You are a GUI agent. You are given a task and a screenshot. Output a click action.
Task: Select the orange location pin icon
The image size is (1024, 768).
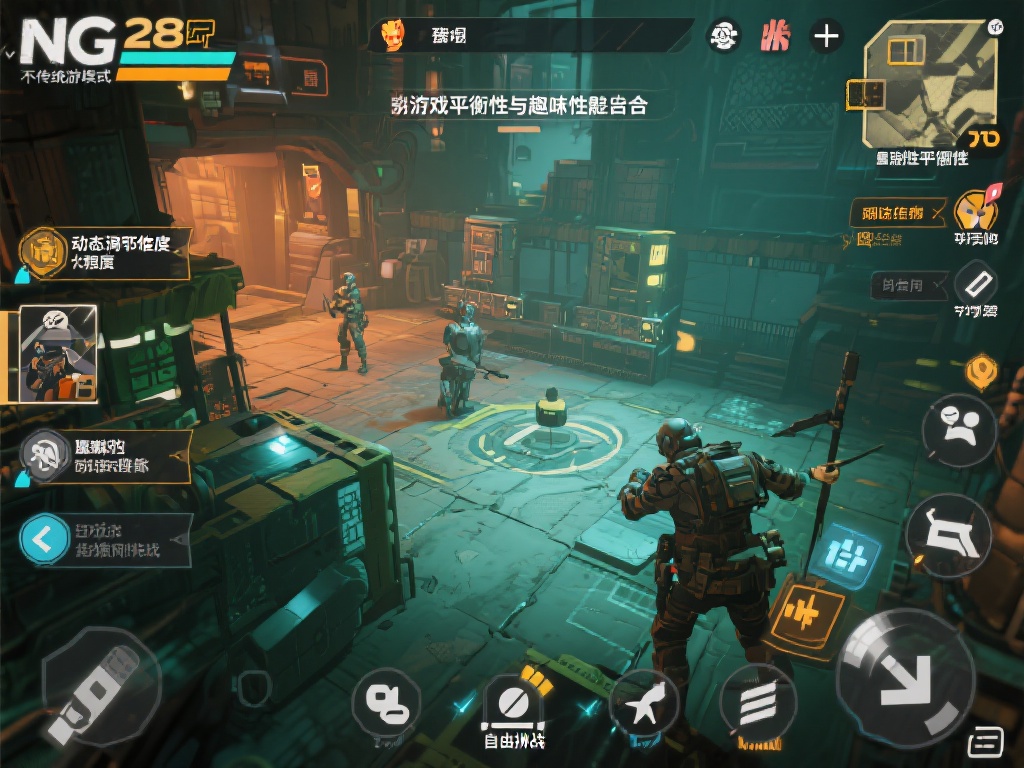click(x=982, y=372)
